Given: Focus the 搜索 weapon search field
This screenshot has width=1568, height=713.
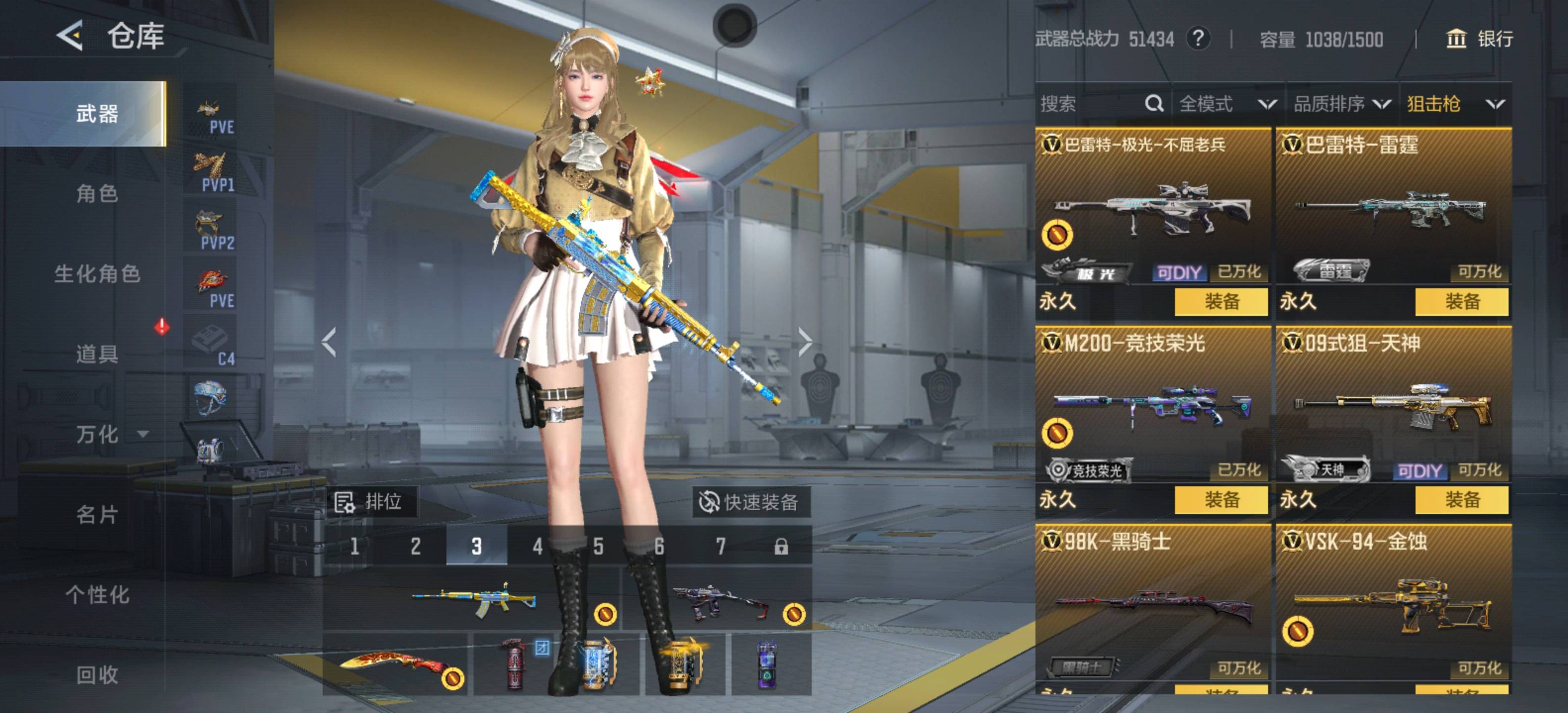Looking at the screenshot, I should 1089,104.
